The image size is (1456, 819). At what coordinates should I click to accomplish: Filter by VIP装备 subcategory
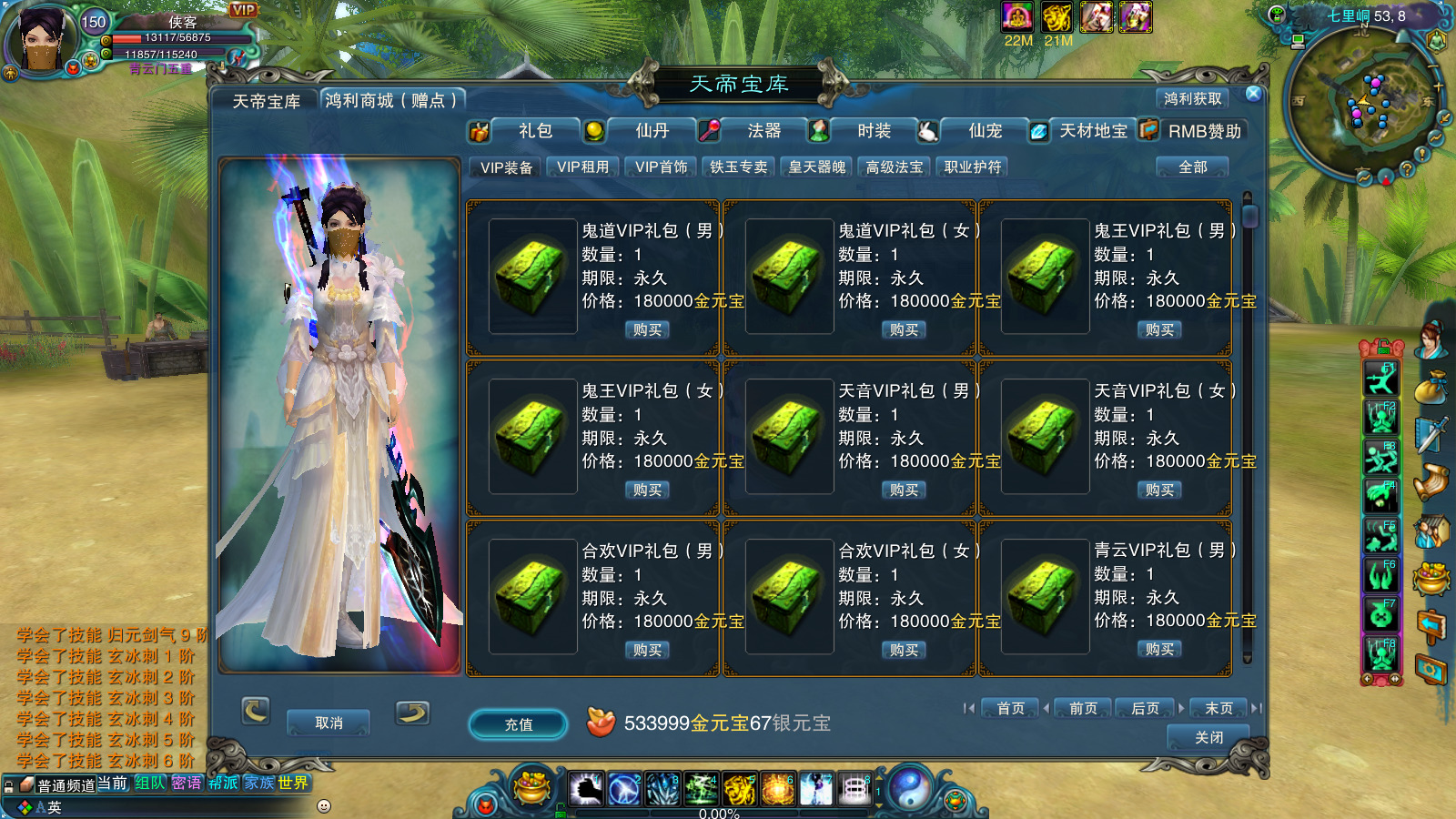pos(506,167)
